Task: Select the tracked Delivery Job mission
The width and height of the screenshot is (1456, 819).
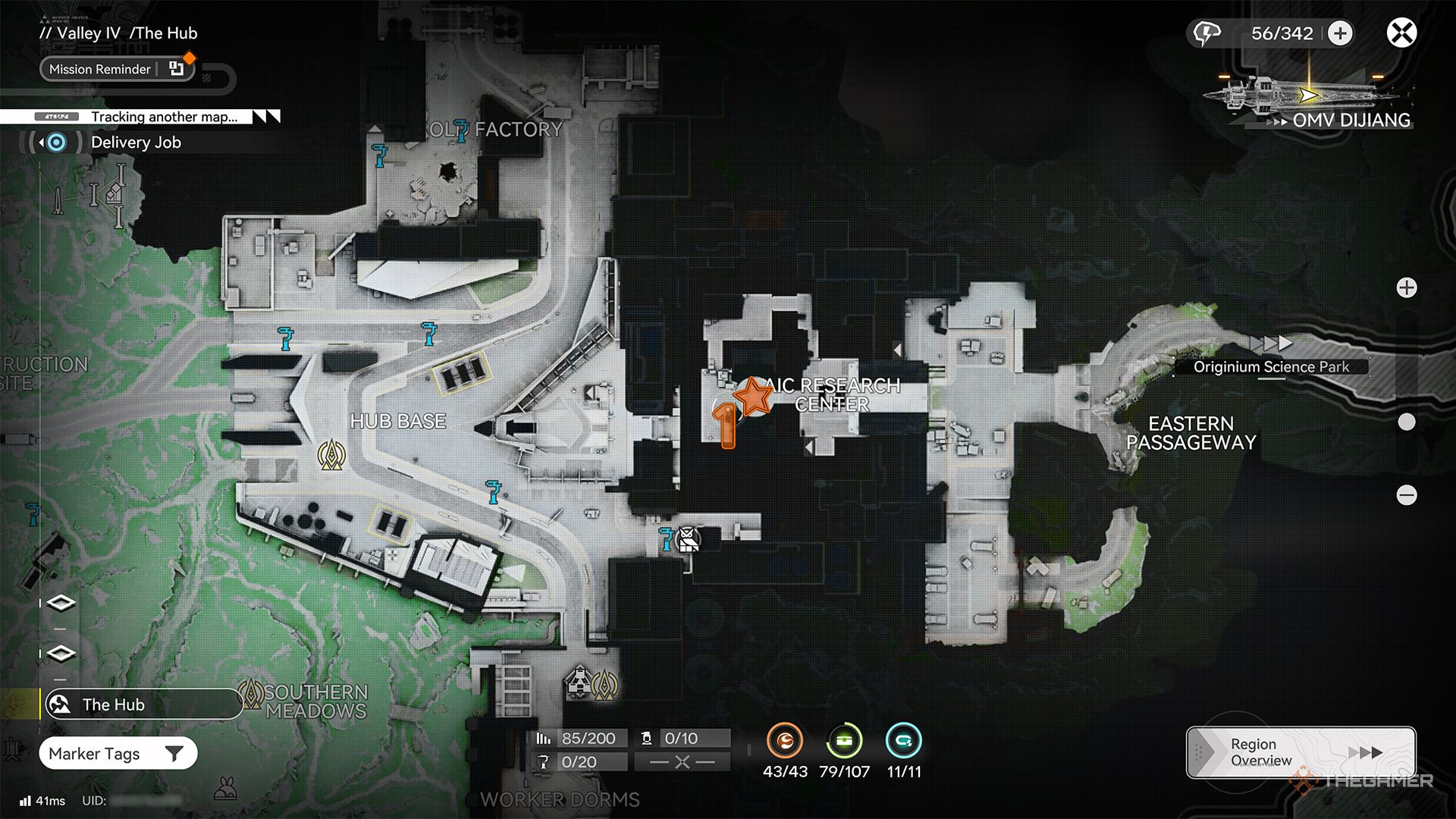Action: click(135, 143)
